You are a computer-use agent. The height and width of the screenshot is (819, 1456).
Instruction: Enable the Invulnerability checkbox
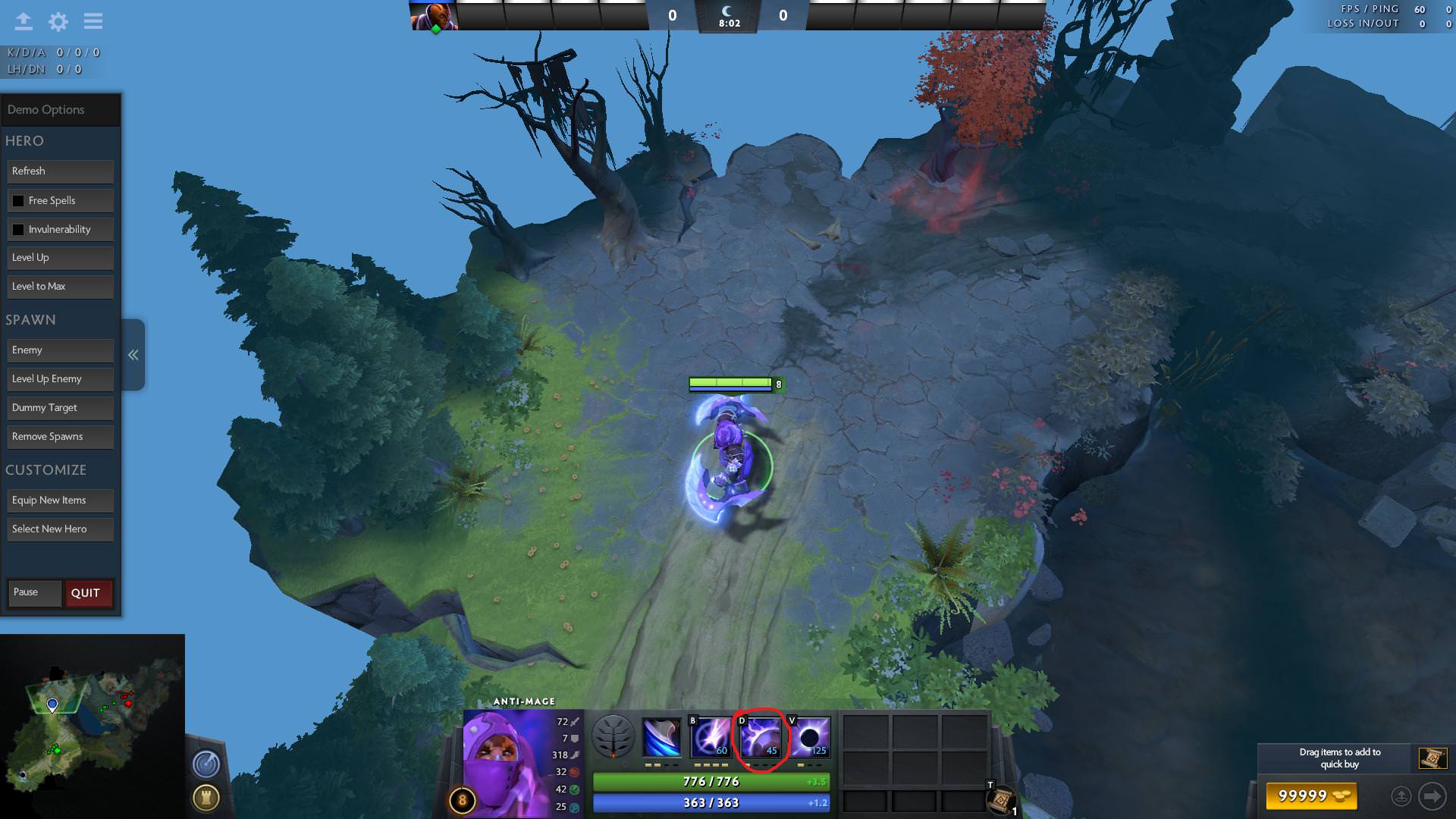17,229
